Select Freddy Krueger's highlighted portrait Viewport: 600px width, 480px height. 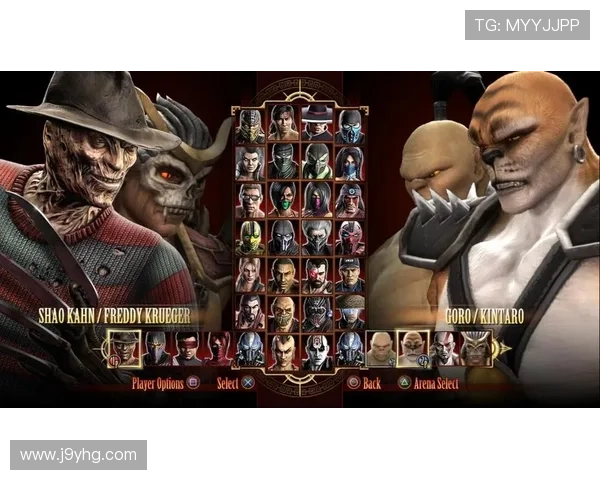(124, 349)
